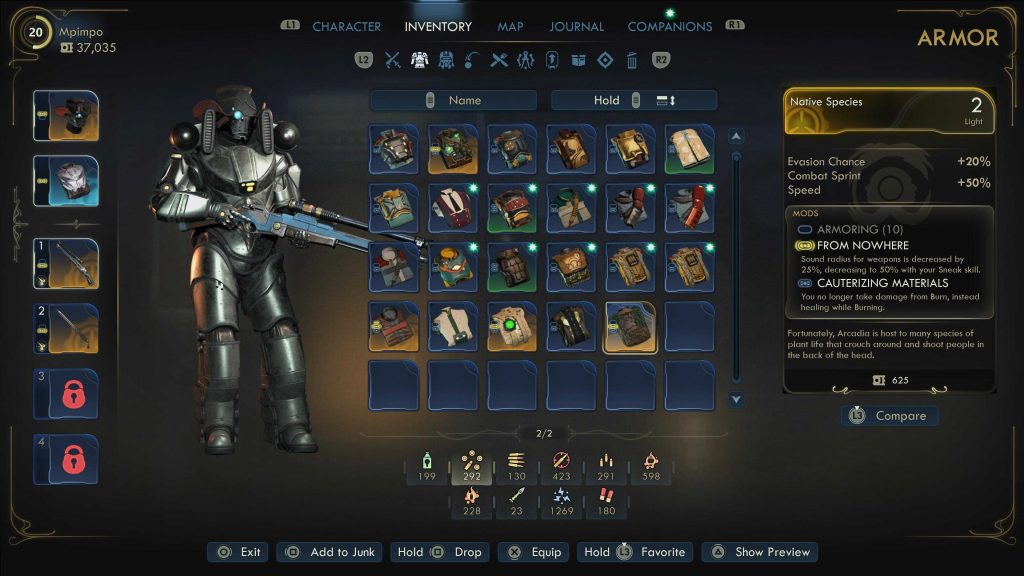Choose the helmet category filter
This screenshot has width=1024, height=576.
(x=447, y=60)
